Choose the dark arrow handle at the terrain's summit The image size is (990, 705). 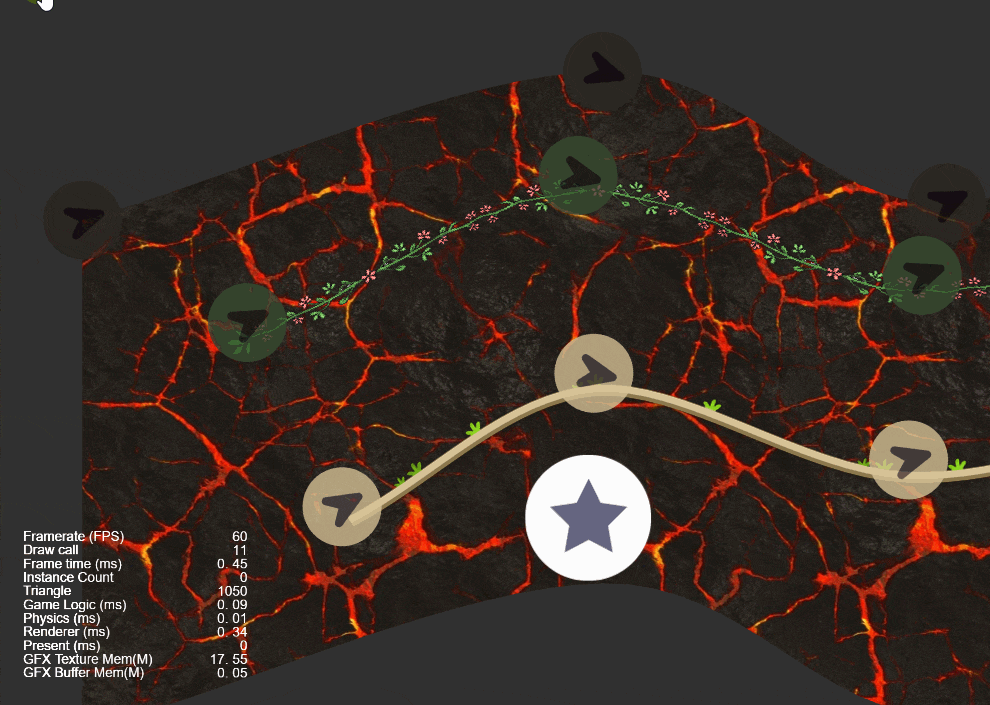tap(602, 71)
